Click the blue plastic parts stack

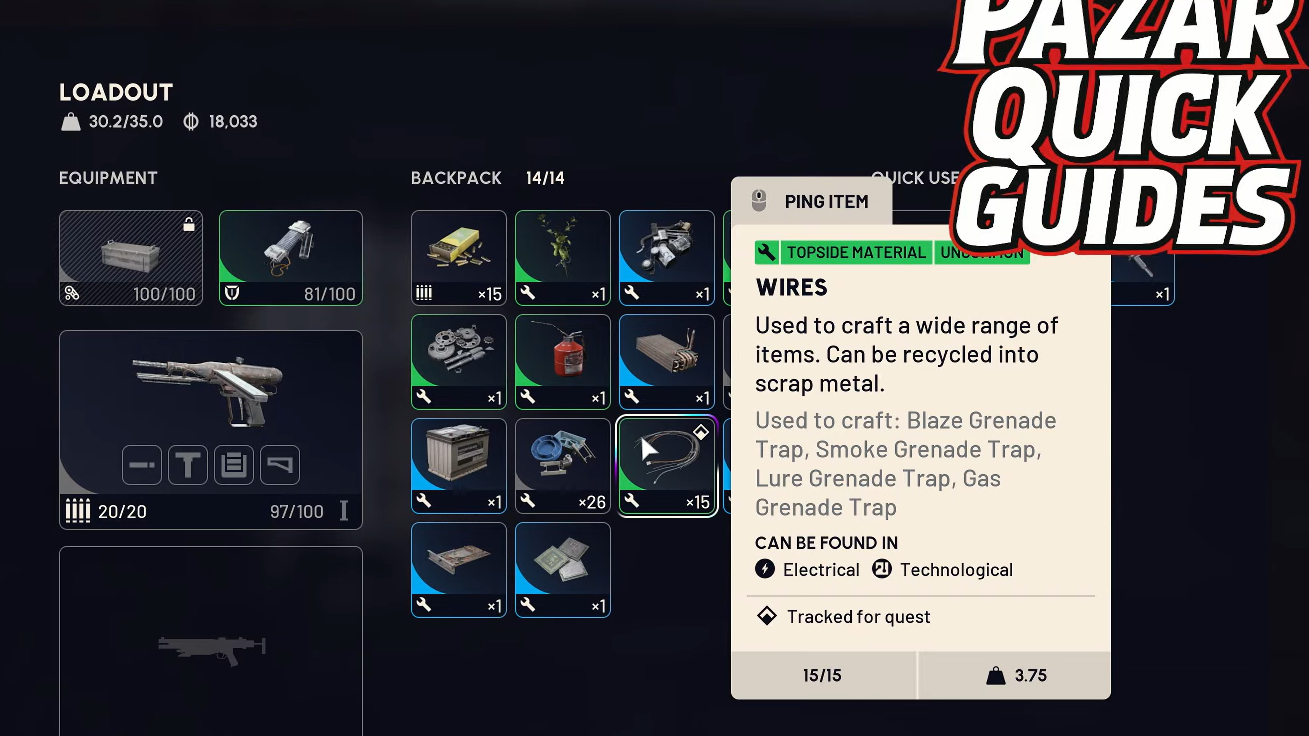(x=563, y=465)
